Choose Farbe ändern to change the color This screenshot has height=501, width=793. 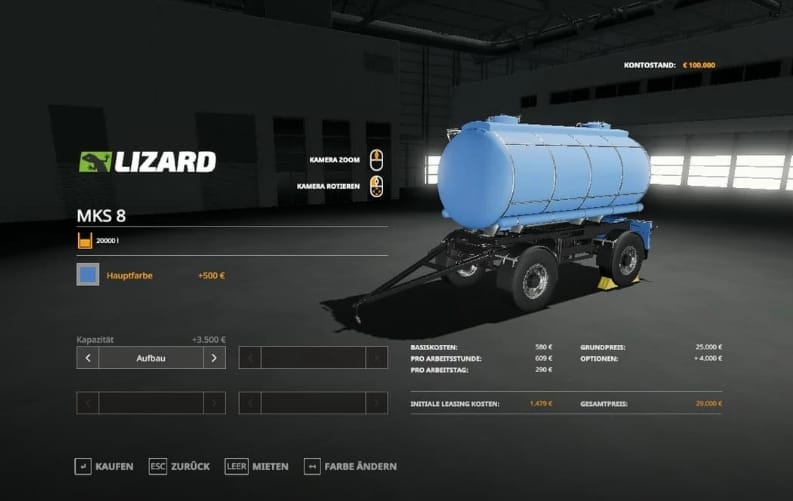pyautogui.click(x=350, y=466)
